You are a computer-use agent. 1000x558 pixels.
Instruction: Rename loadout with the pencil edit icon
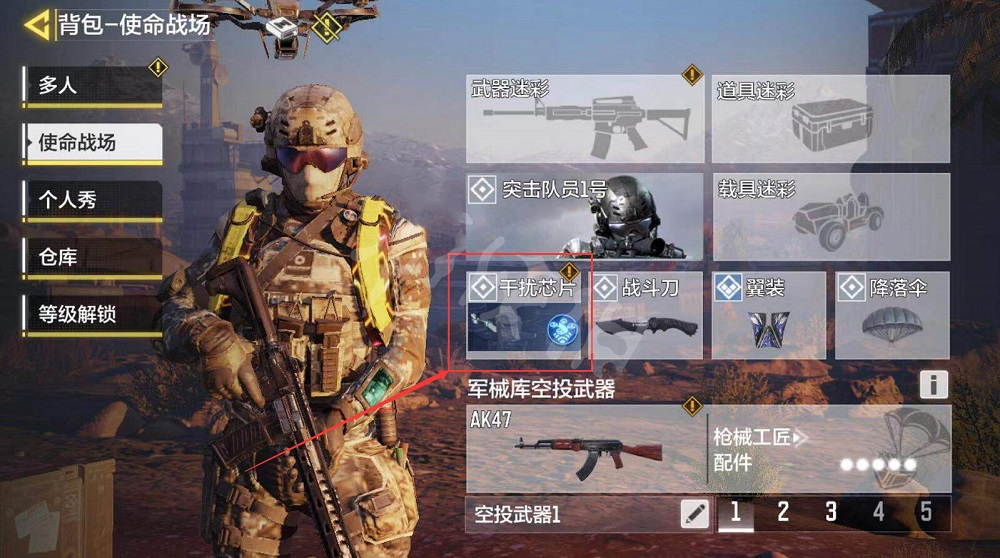click(x=694, y=514)
